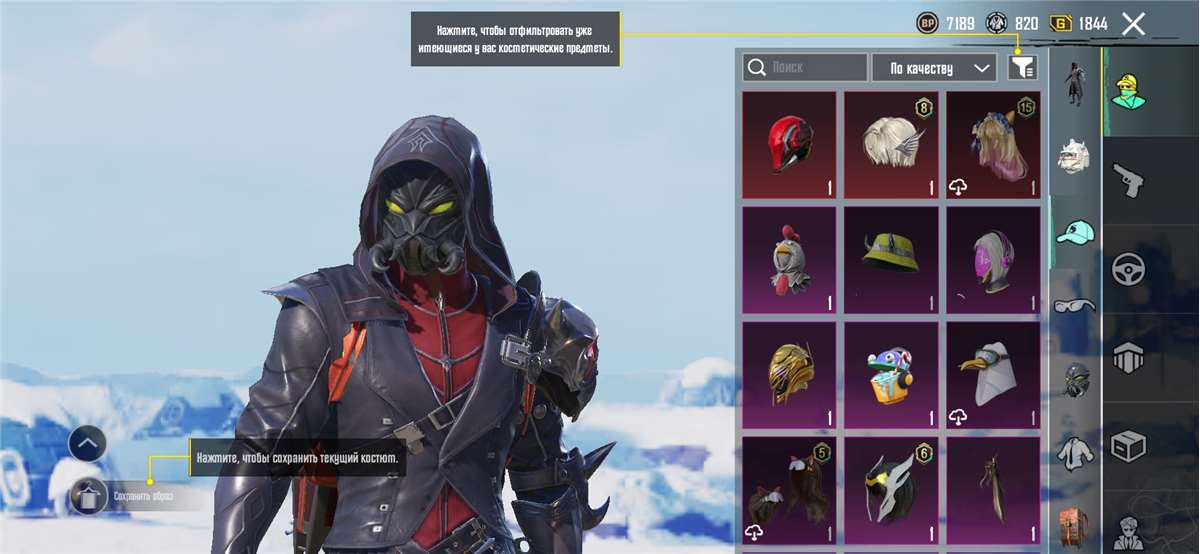Pick the white bird beak mask
This screenshot has height=554, width=1200.
click(x=993, y=375)
